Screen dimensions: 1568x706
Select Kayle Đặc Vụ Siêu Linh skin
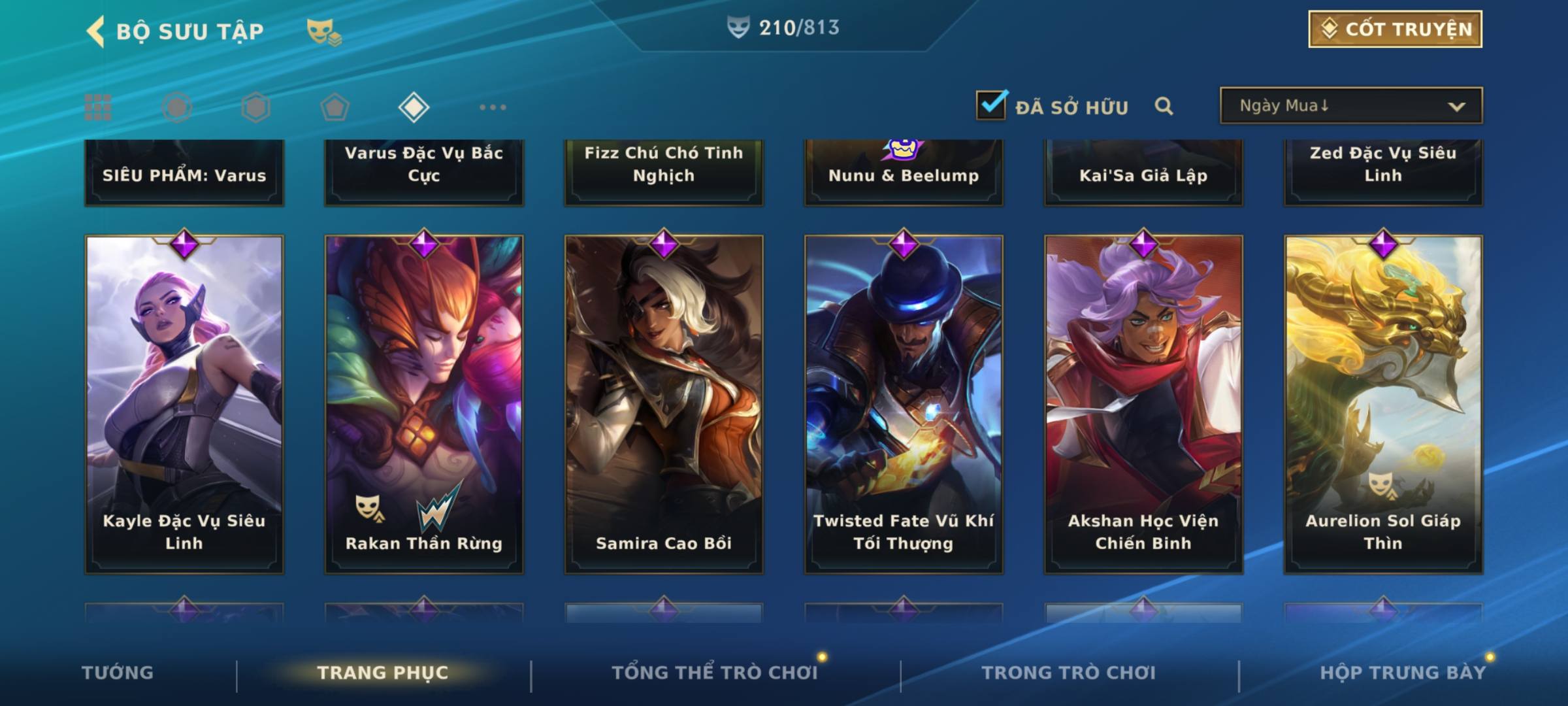pos(184,404)
